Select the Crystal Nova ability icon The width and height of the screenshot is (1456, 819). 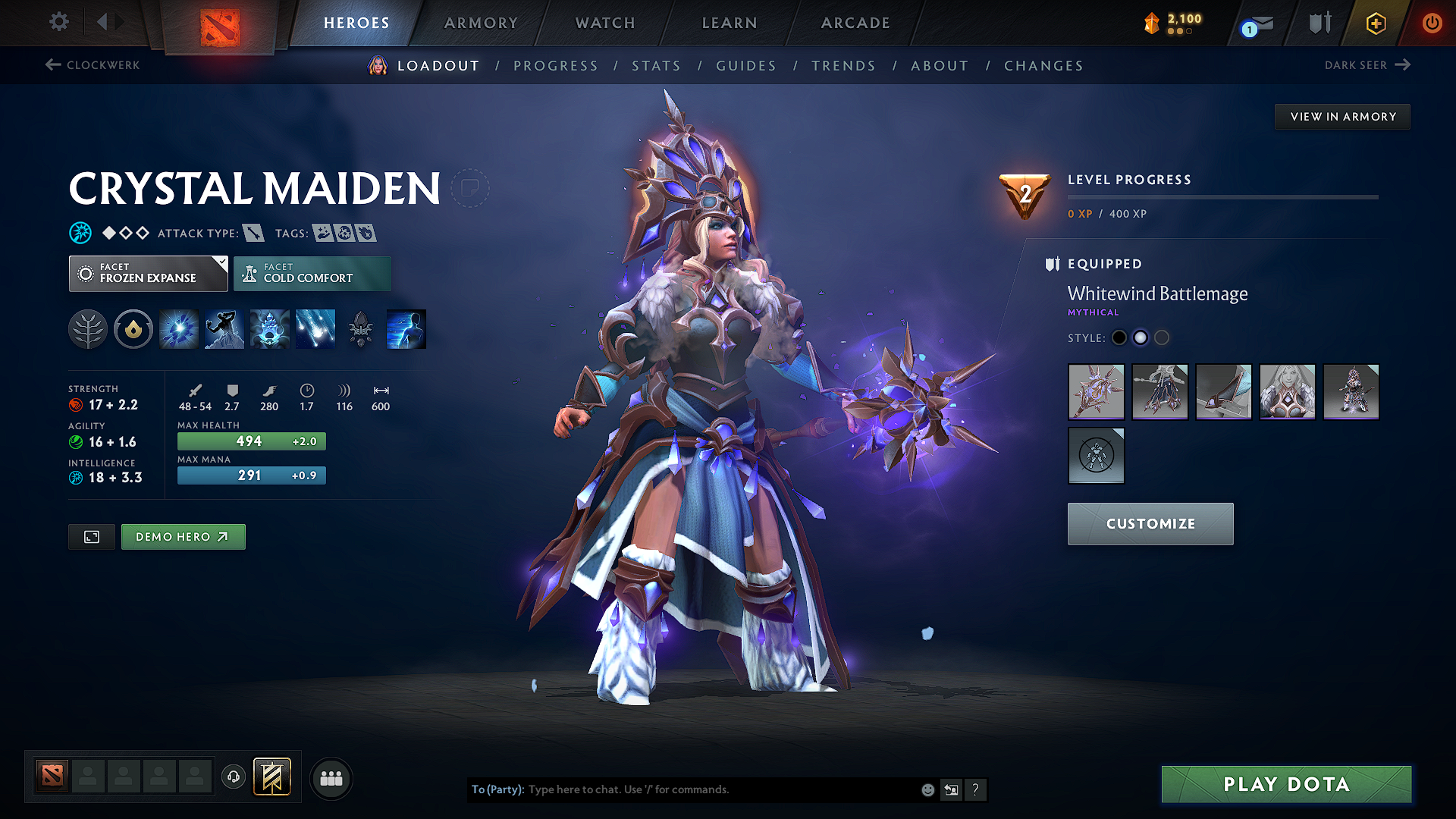pyautogui.click(x=178, y=328)
